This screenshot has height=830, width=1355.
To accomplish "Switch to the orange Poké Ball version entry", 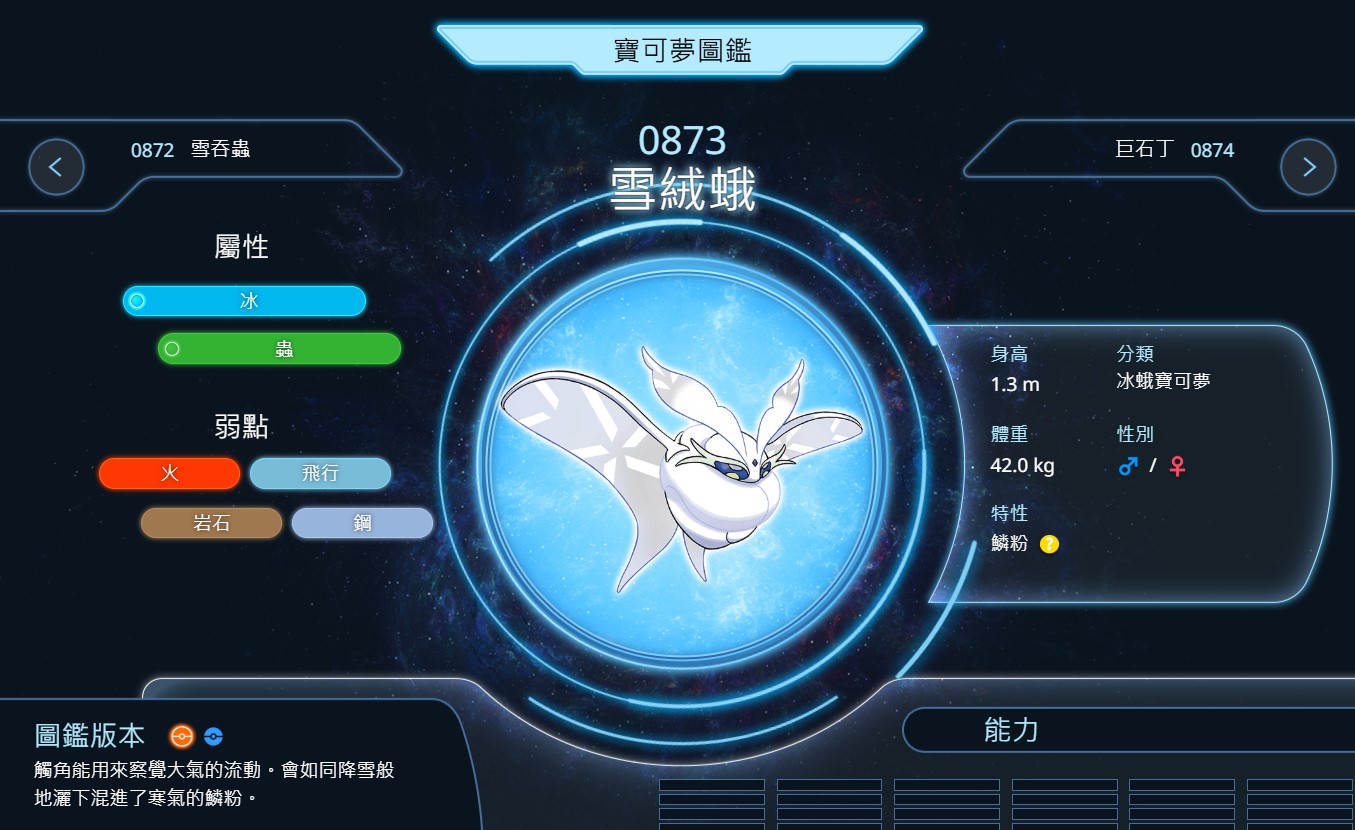I will (181, 737).
